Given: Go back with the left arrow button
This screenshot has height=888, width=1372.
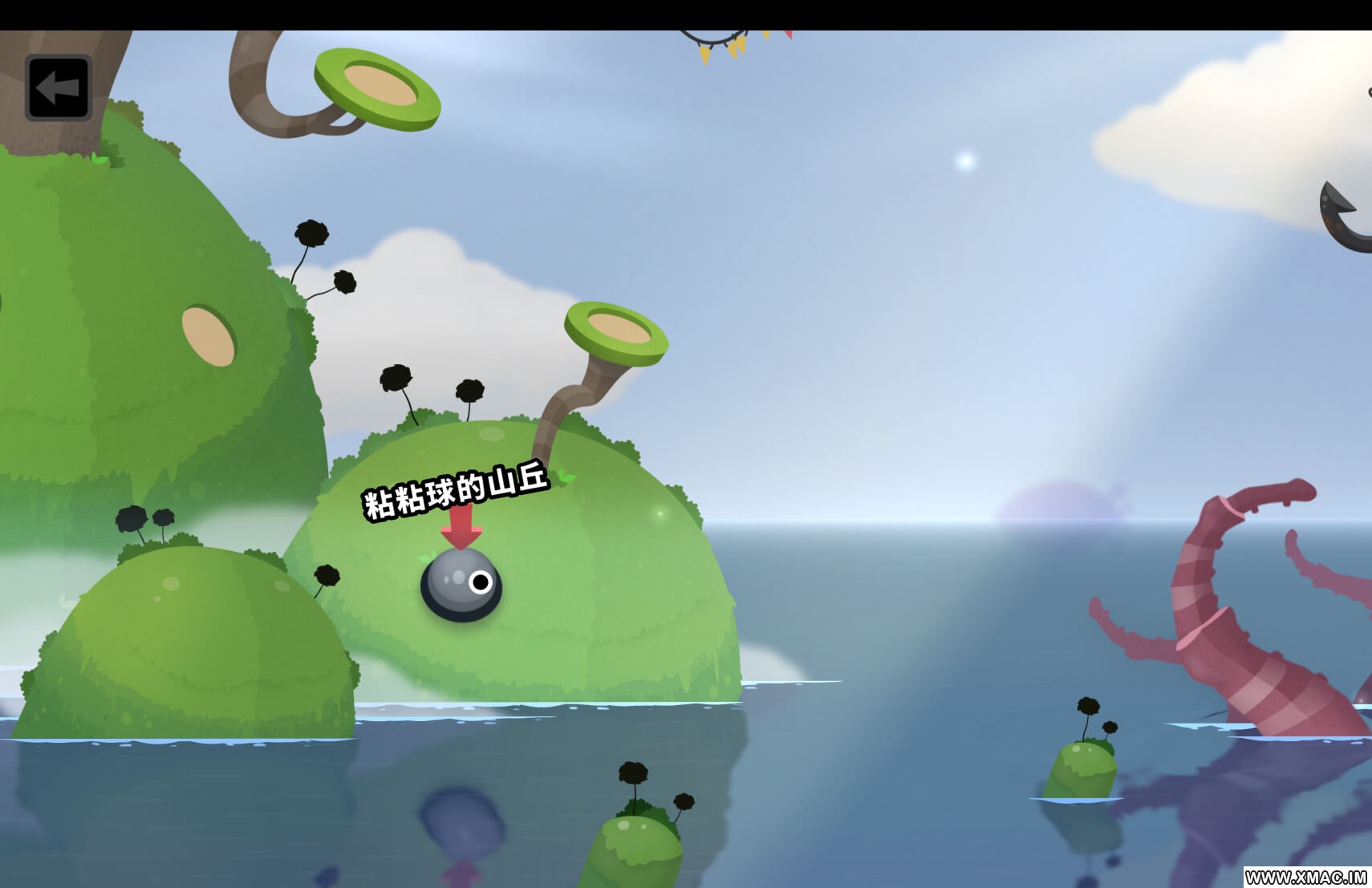Looking at the screenshot, I should (x=59, y=88).
